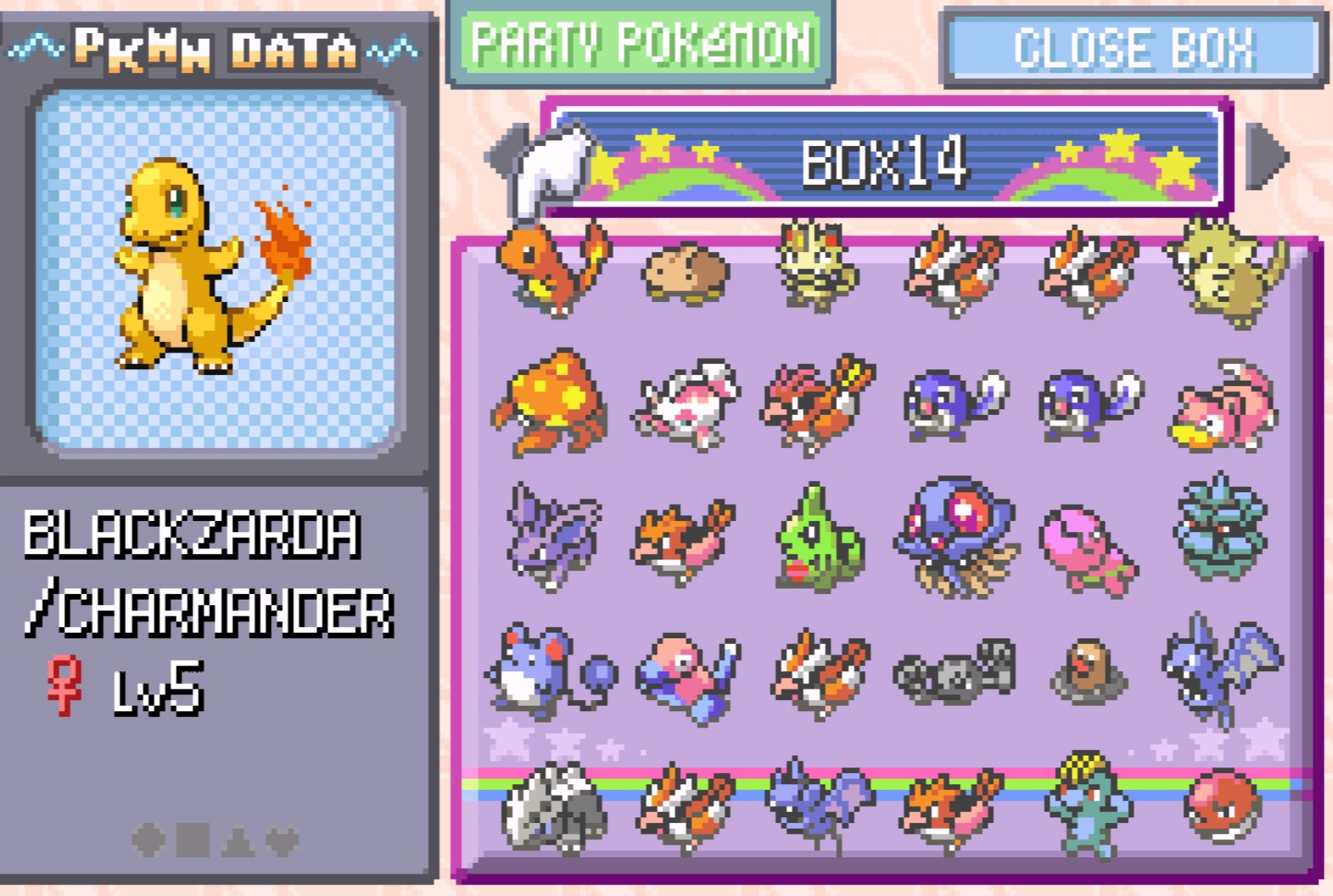Screen dimensions: 1333x896
Task: Select the Porygon icon
Action: (x=685, y=674)
